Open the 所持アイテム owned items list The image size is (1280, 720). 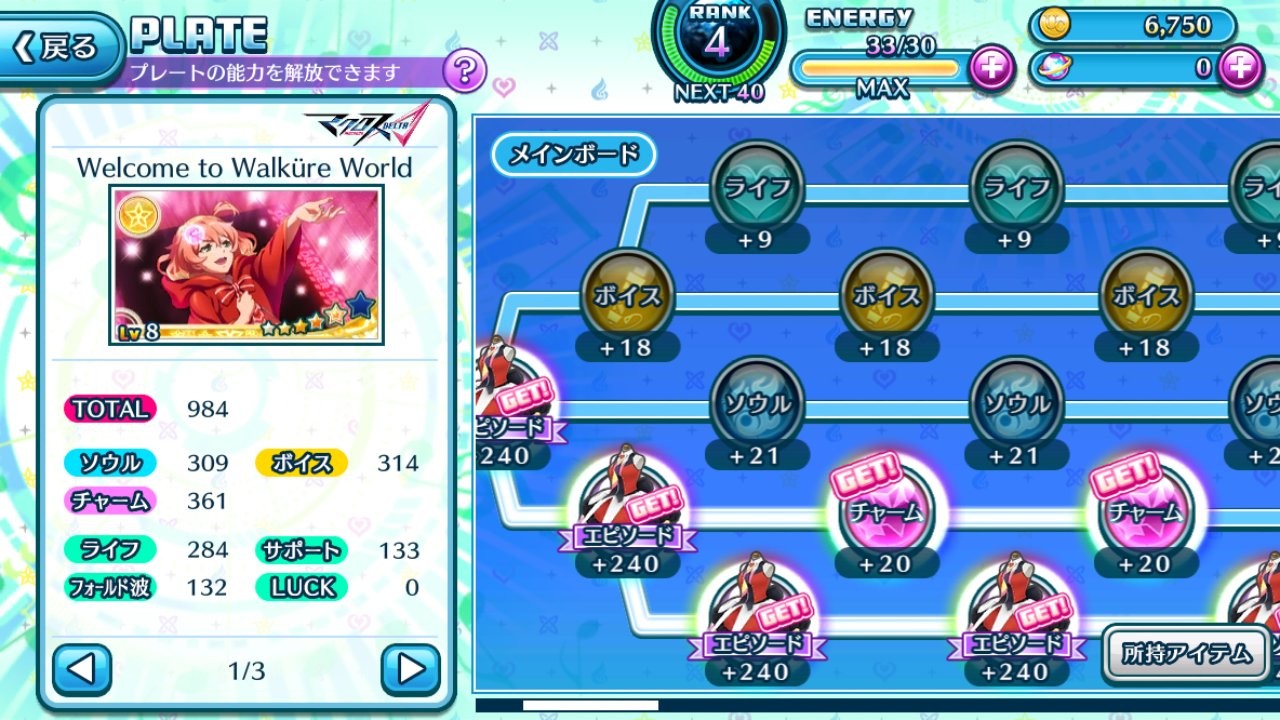1186,654
